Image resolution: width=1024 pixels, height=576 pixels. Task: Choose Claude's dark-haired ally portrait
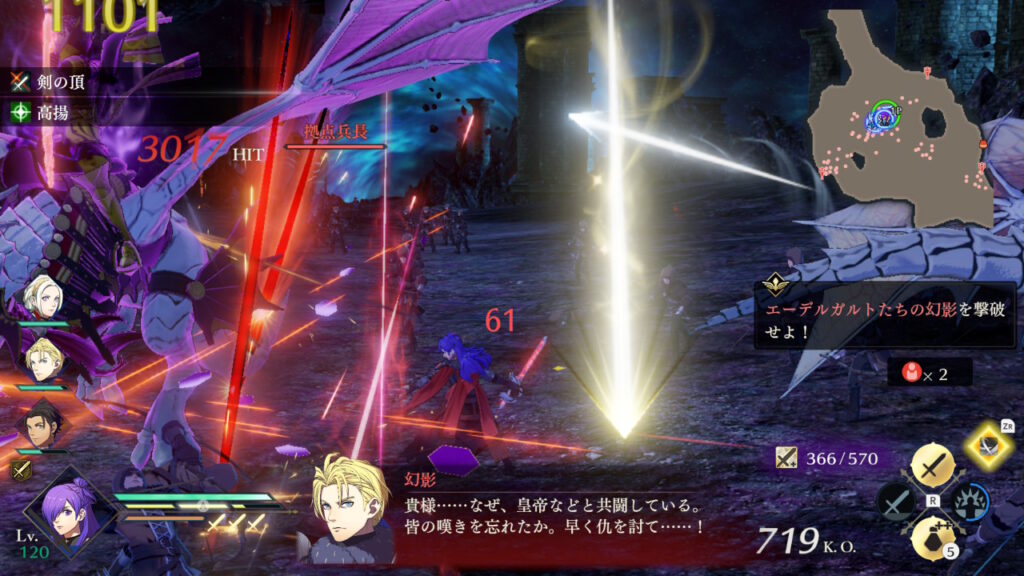coord(44,422)
